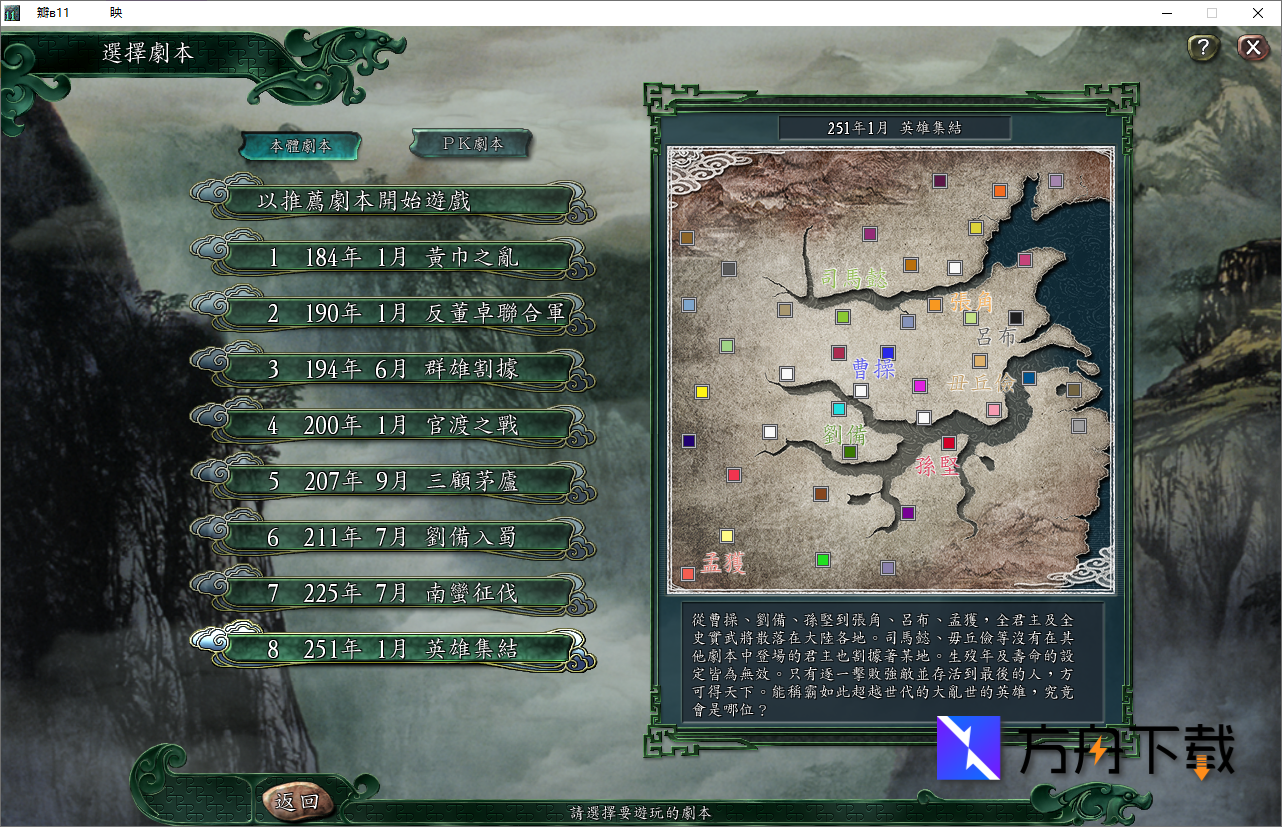Select scenario 1 黃巾之亂
This screenshot has width=1282, height=827.
tap(392, 258)
